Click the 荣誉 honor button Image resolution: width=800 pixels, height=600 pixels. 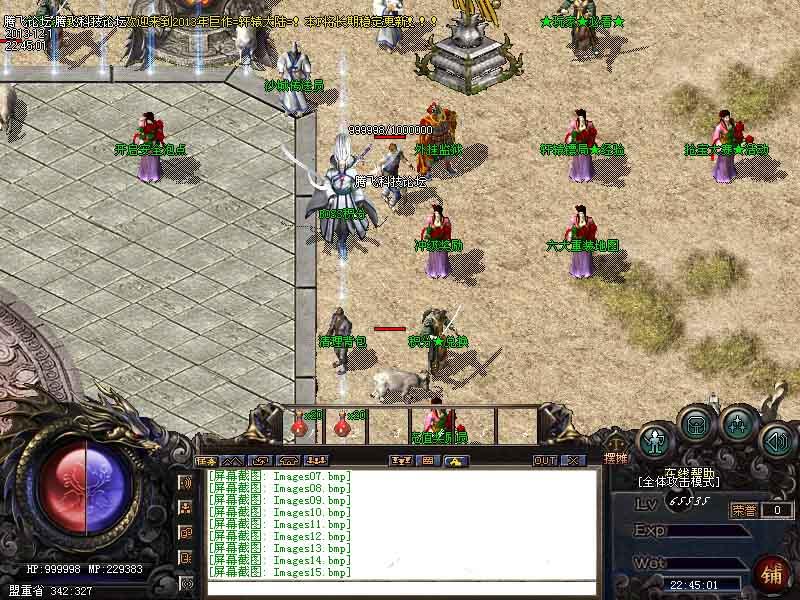point(744,510)
